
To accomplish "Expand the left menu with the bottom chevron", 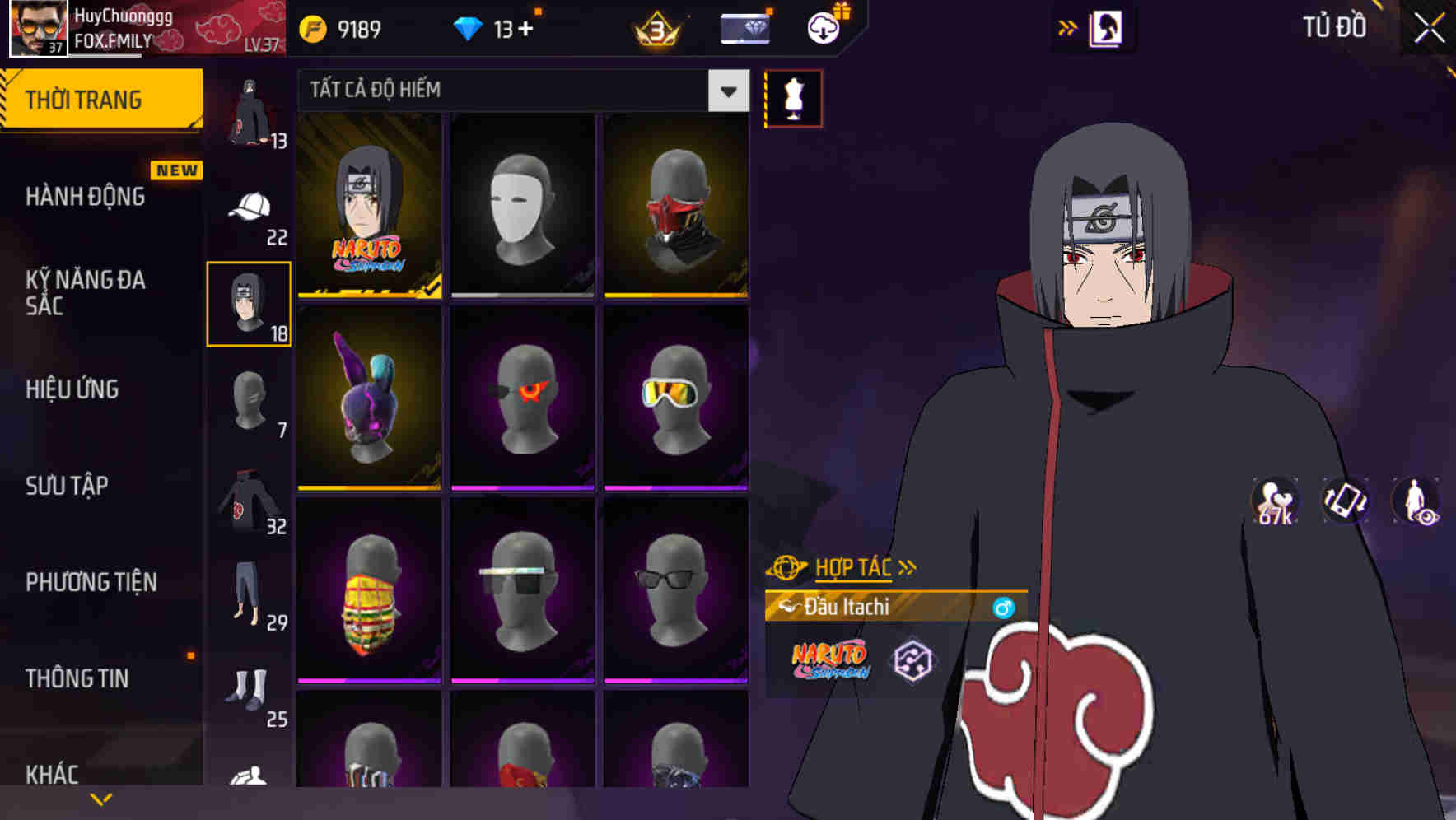I will (x=100, y=797).
